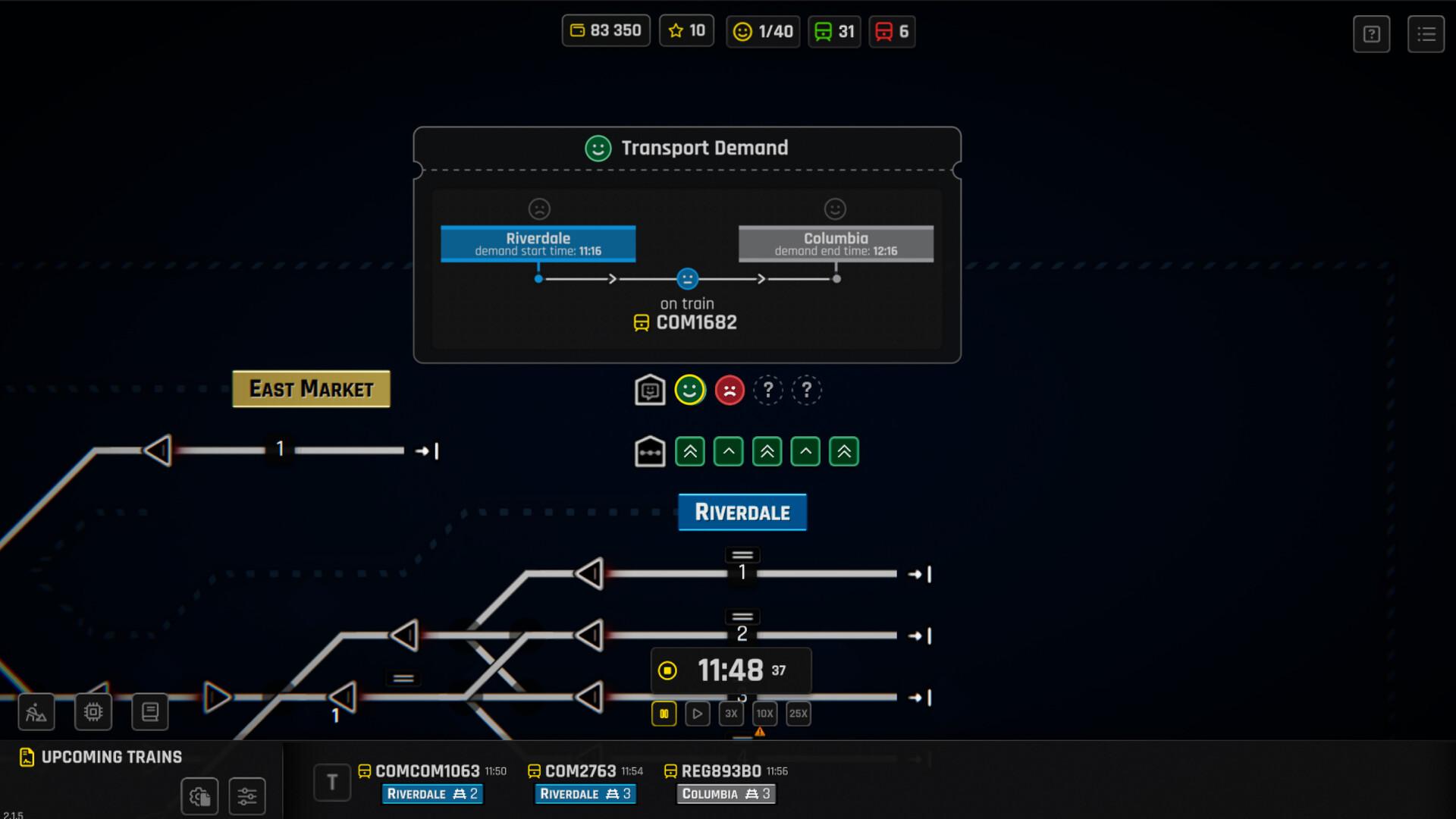Set game speed to 10X
The width and height of the screenshot is (1456, 819).
coord(764,713)
